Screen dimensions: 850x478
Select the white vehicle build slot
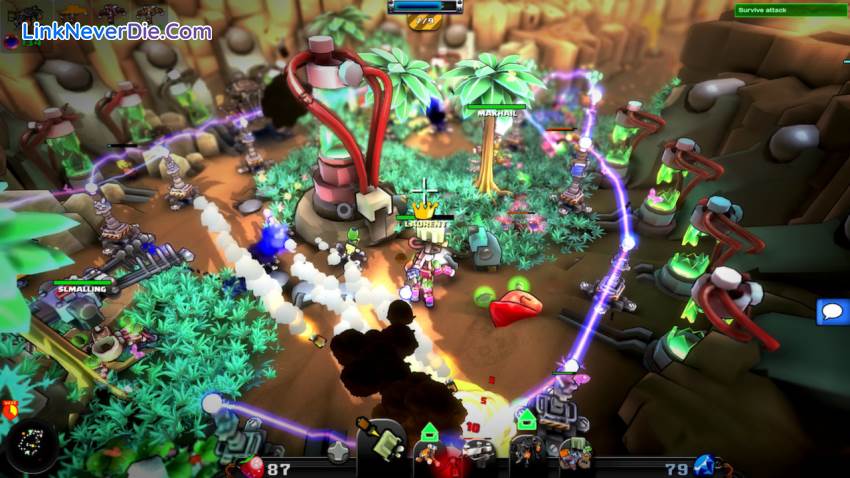[x=479, y=452]
